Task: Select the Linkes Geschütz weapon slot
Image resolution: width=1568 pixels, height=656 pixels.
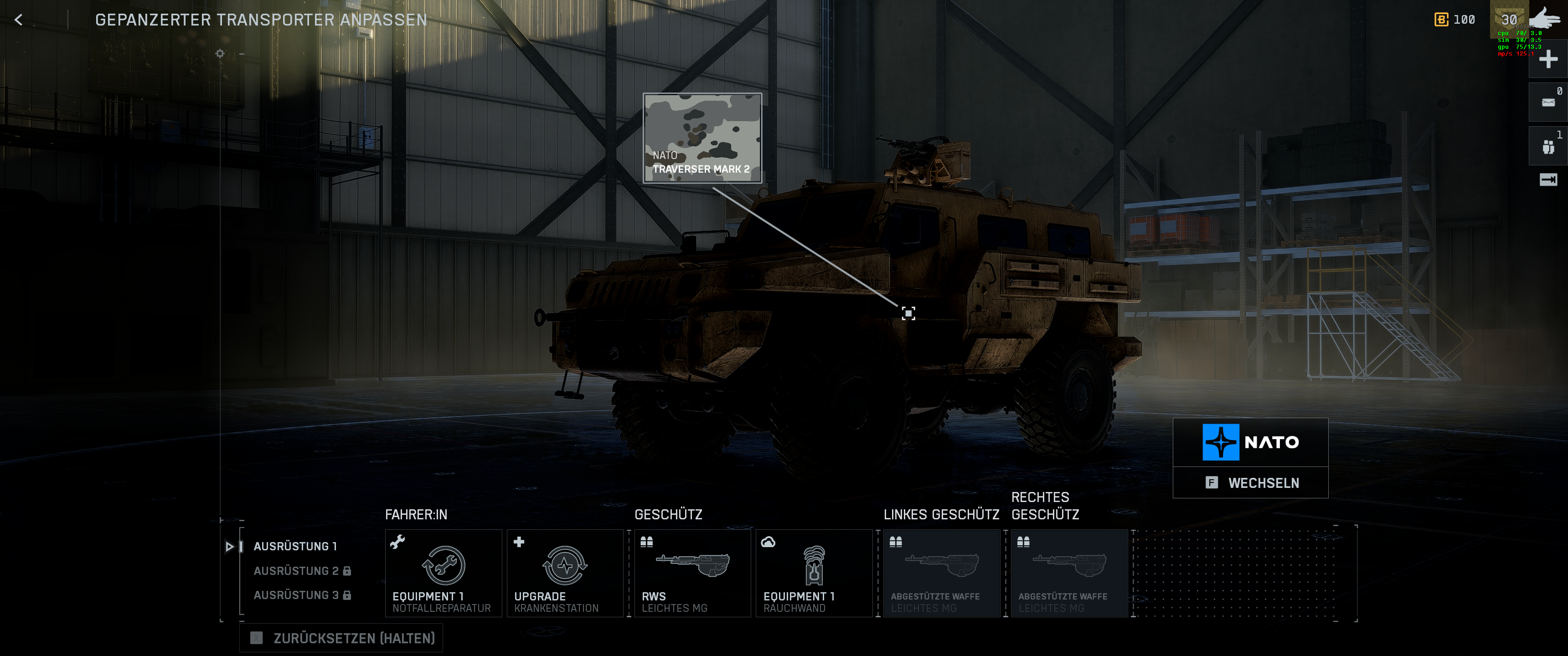Action: 941,573
